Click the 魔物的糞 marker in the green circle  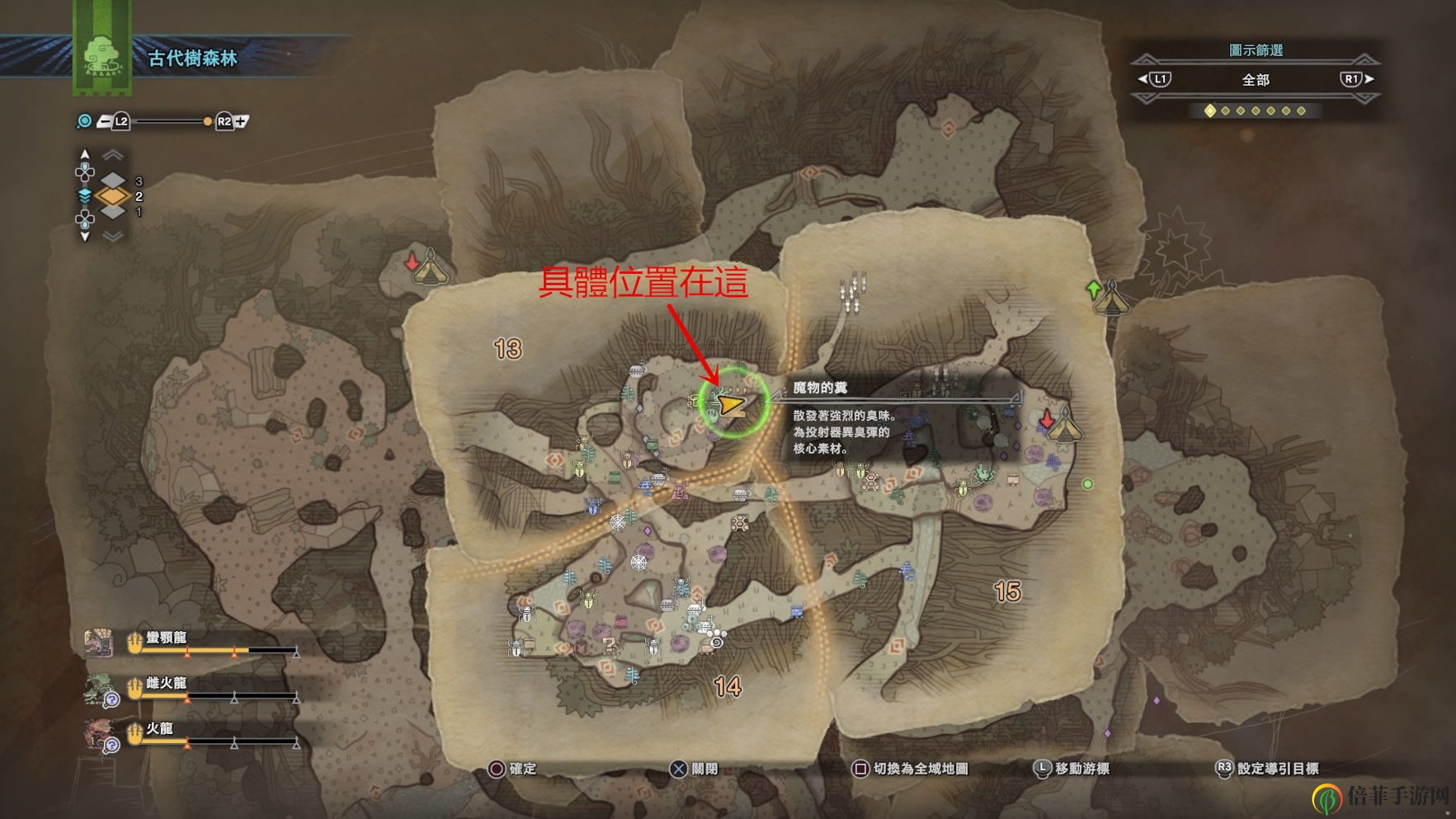tap(731, 403)
